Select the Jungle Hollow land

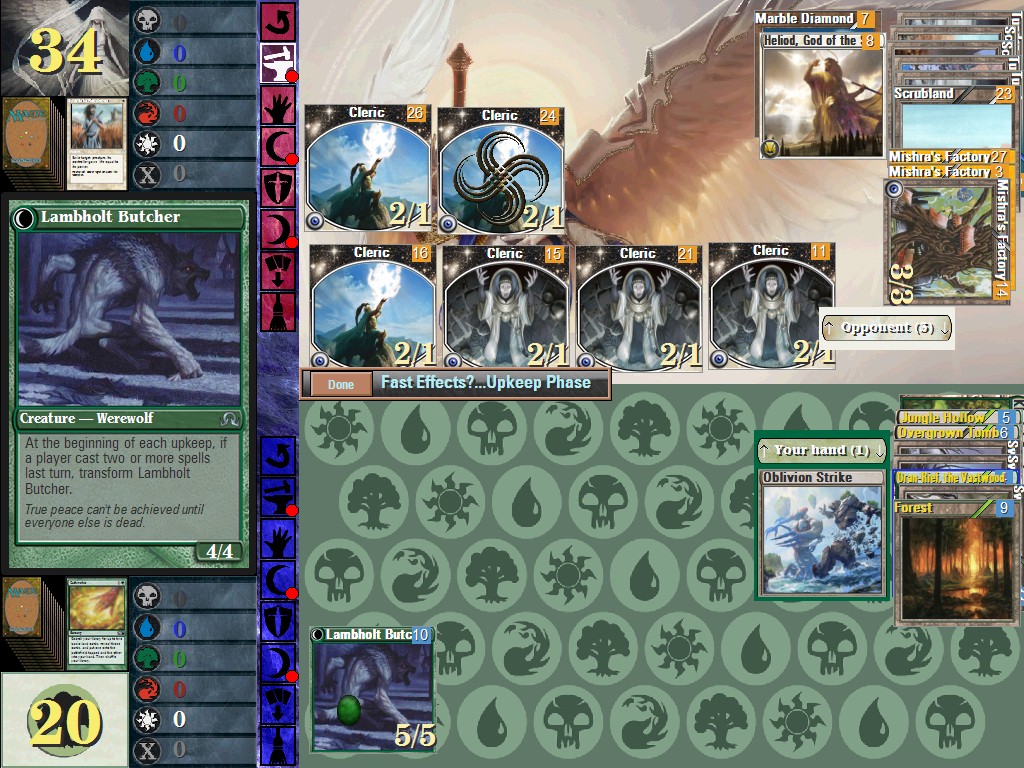pyautogui.click(x=945, y=417)
